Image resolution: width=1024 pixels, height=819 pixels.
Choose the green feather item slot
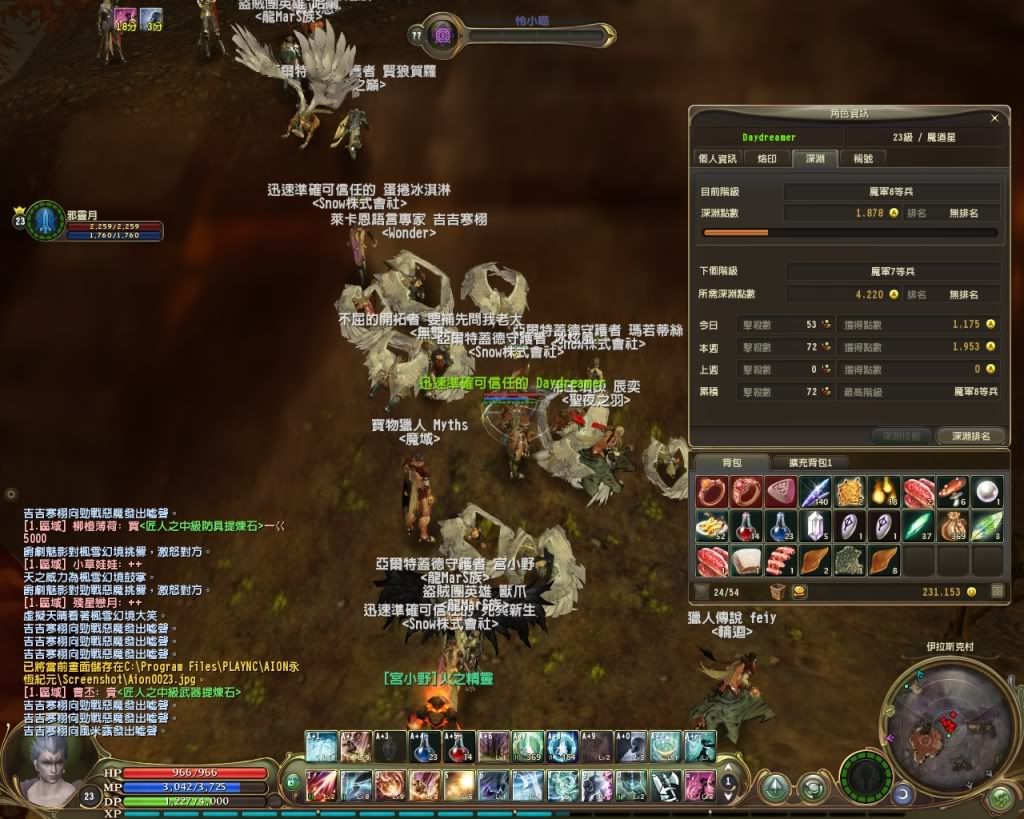987,526
